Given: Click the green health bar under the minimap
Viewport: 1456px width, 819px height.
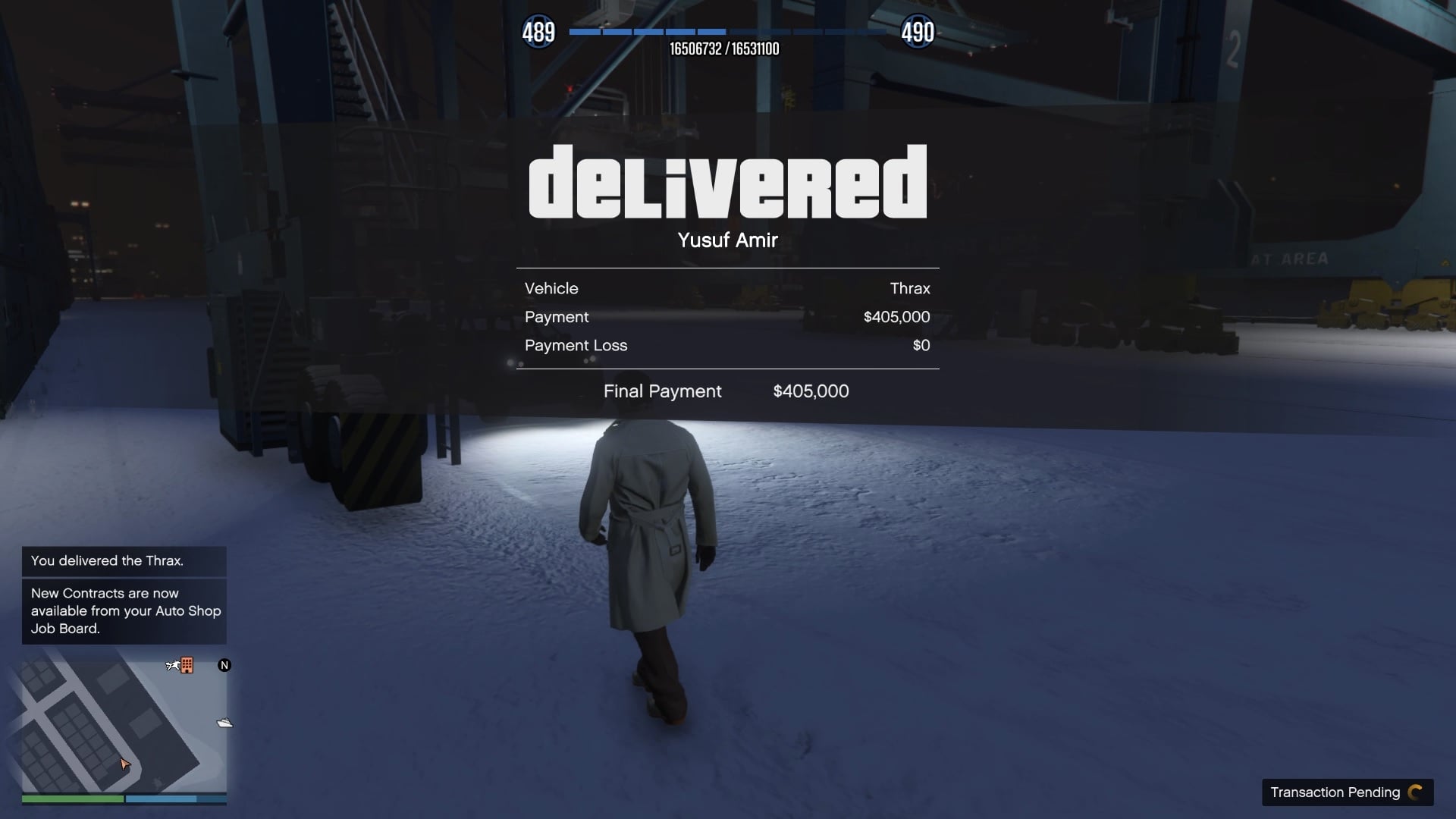Looking at the screenshot, I should point(72,799).
